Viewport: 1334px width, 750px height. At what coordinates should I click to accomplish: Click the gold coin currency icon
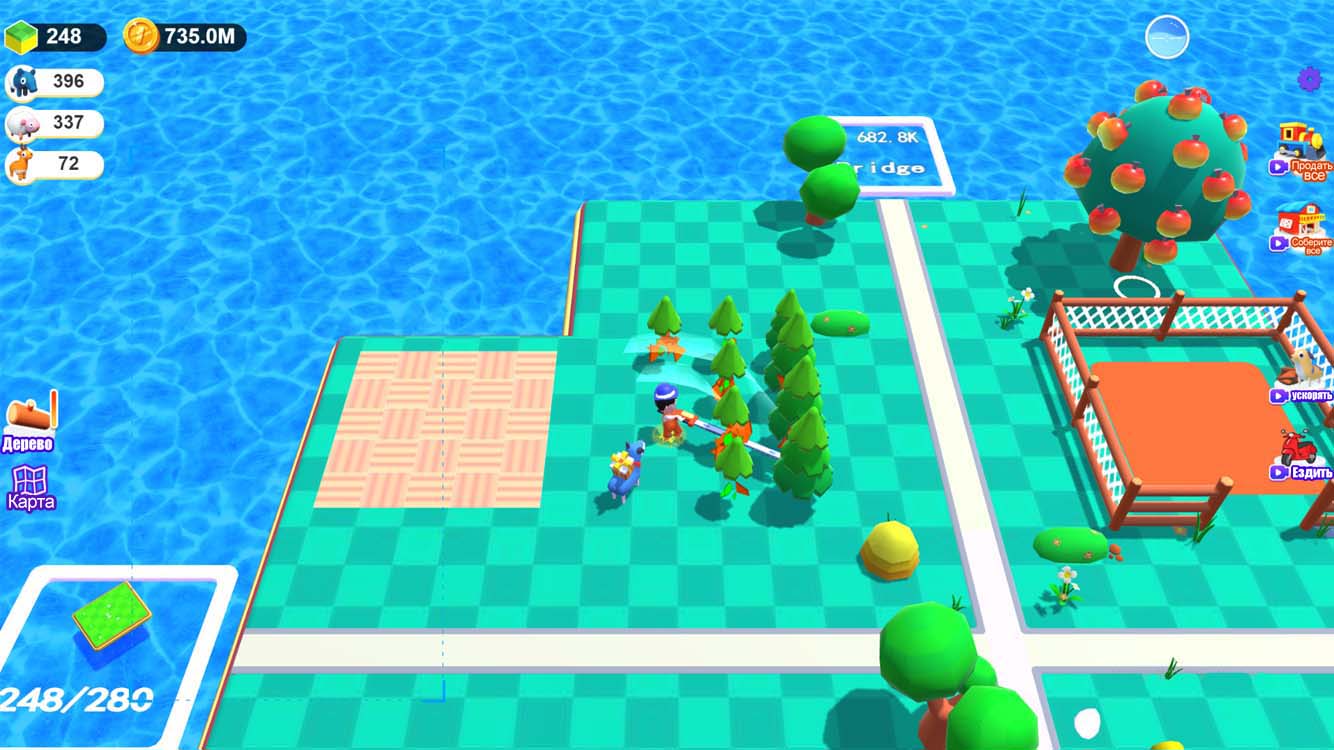[x=140, y=32]
